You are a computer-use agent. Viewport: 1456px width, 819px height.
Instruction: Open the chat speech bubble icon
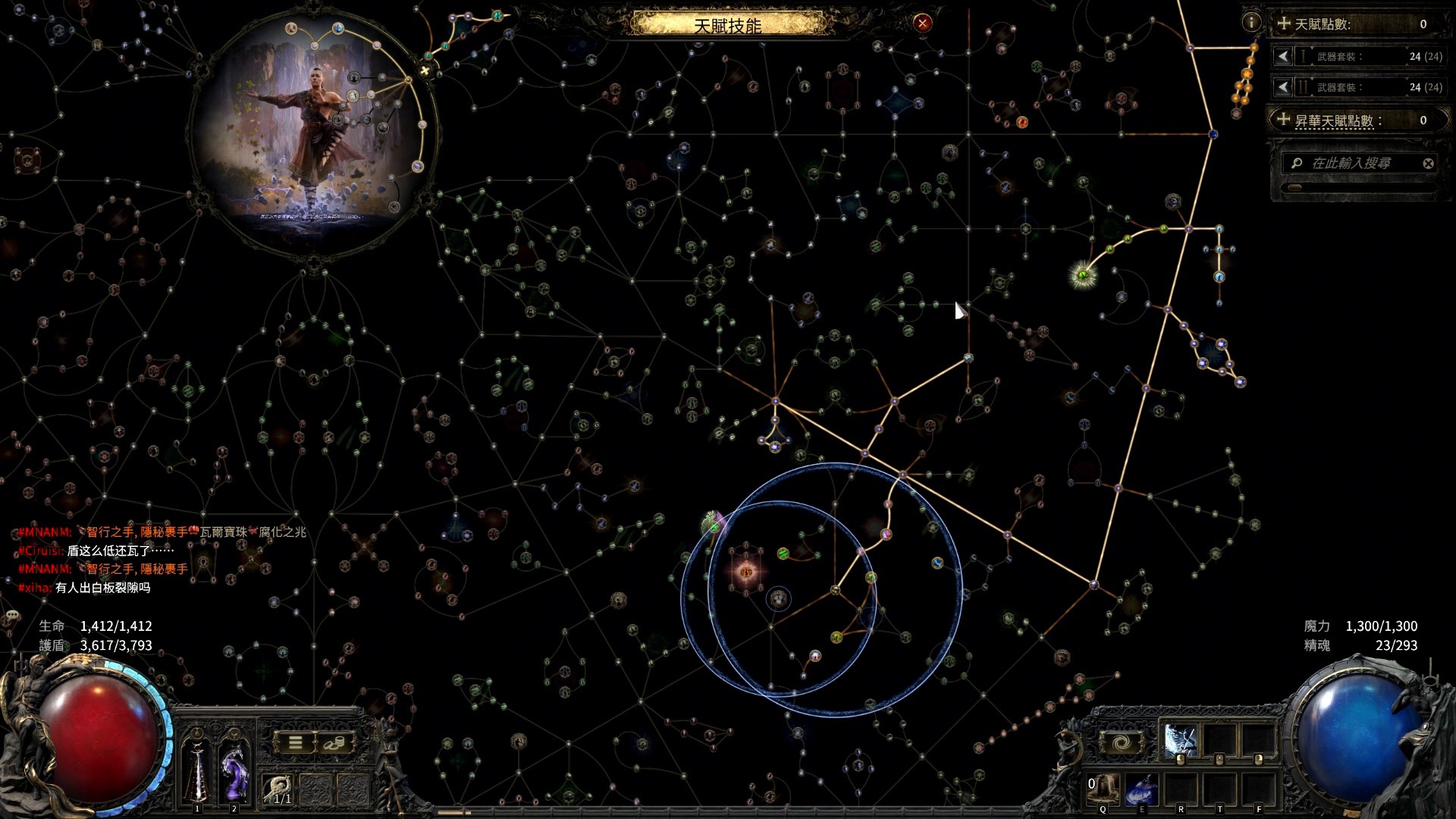coord(12,615)
